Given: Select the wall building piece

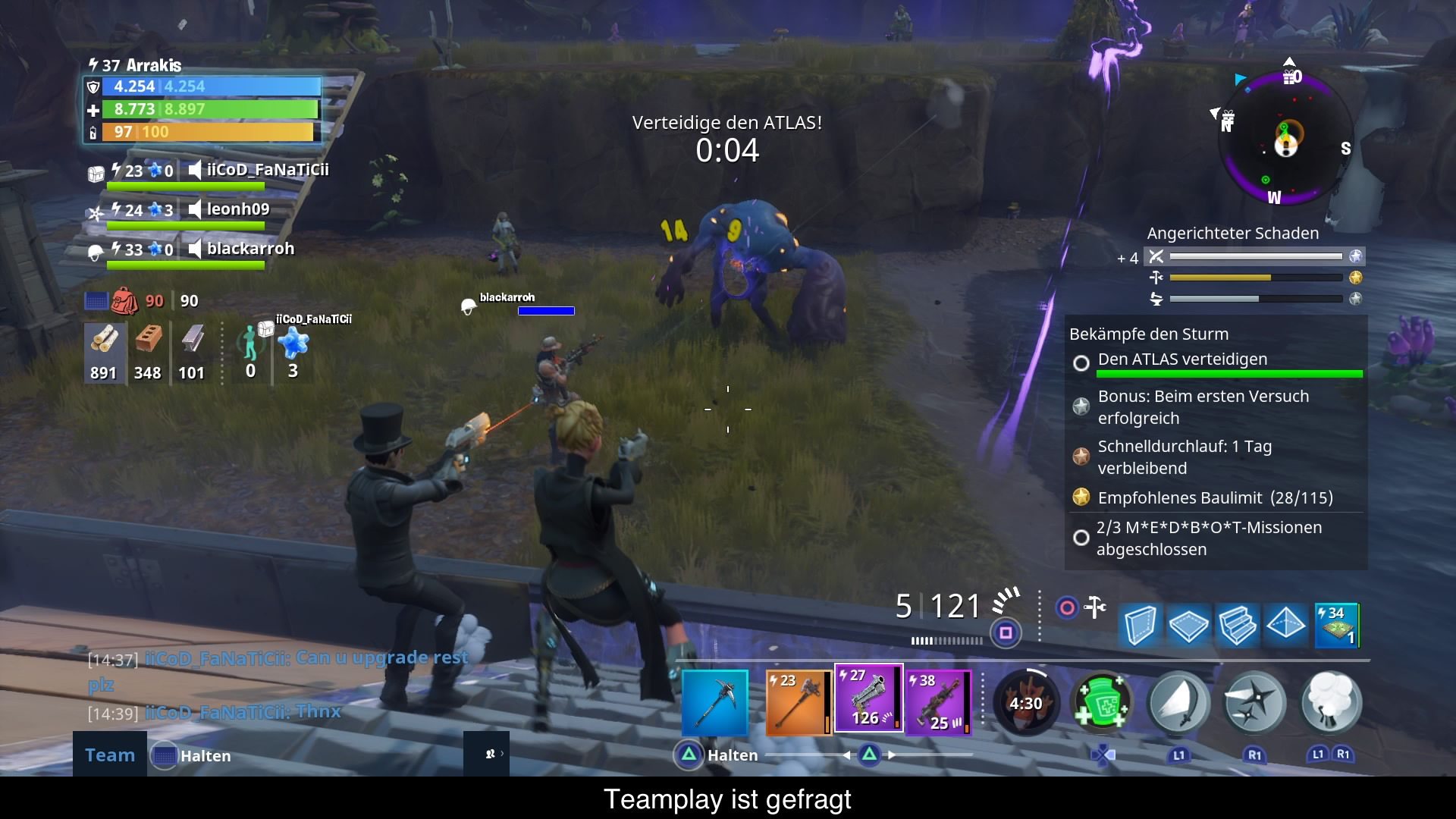Looking at the screenshot, I should tap(1140, 625).
